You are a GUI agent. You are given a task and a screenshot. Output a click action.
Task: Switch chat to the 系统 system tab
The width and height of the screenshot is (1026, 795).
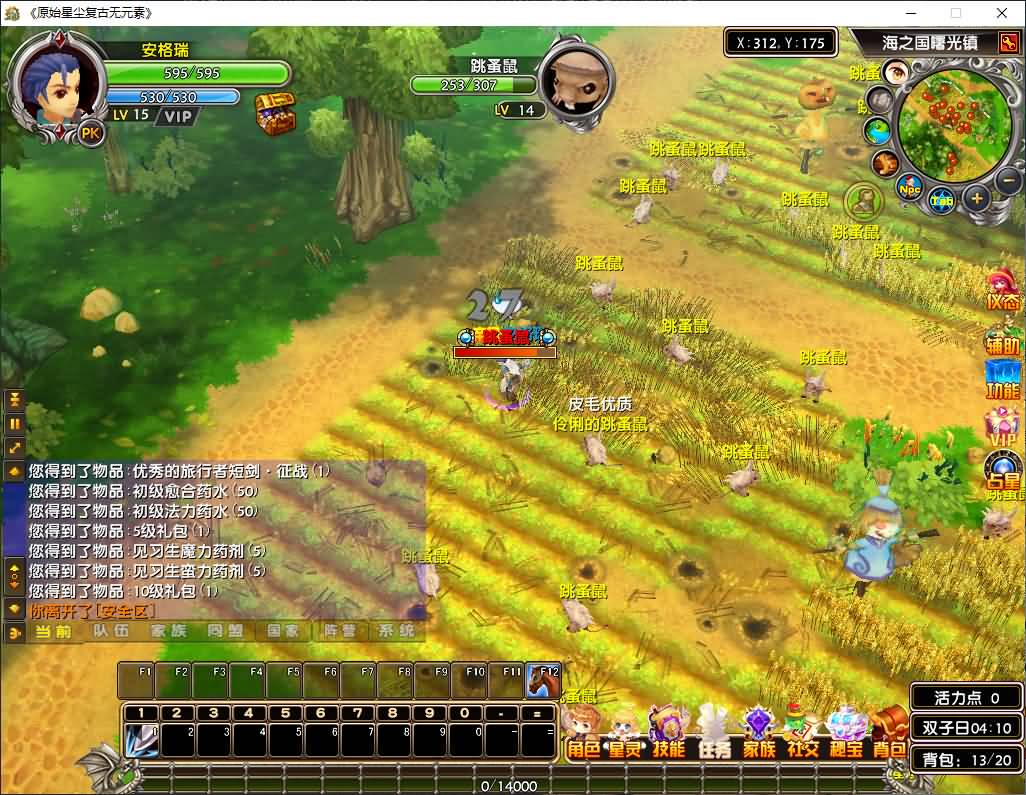(393, 631)
